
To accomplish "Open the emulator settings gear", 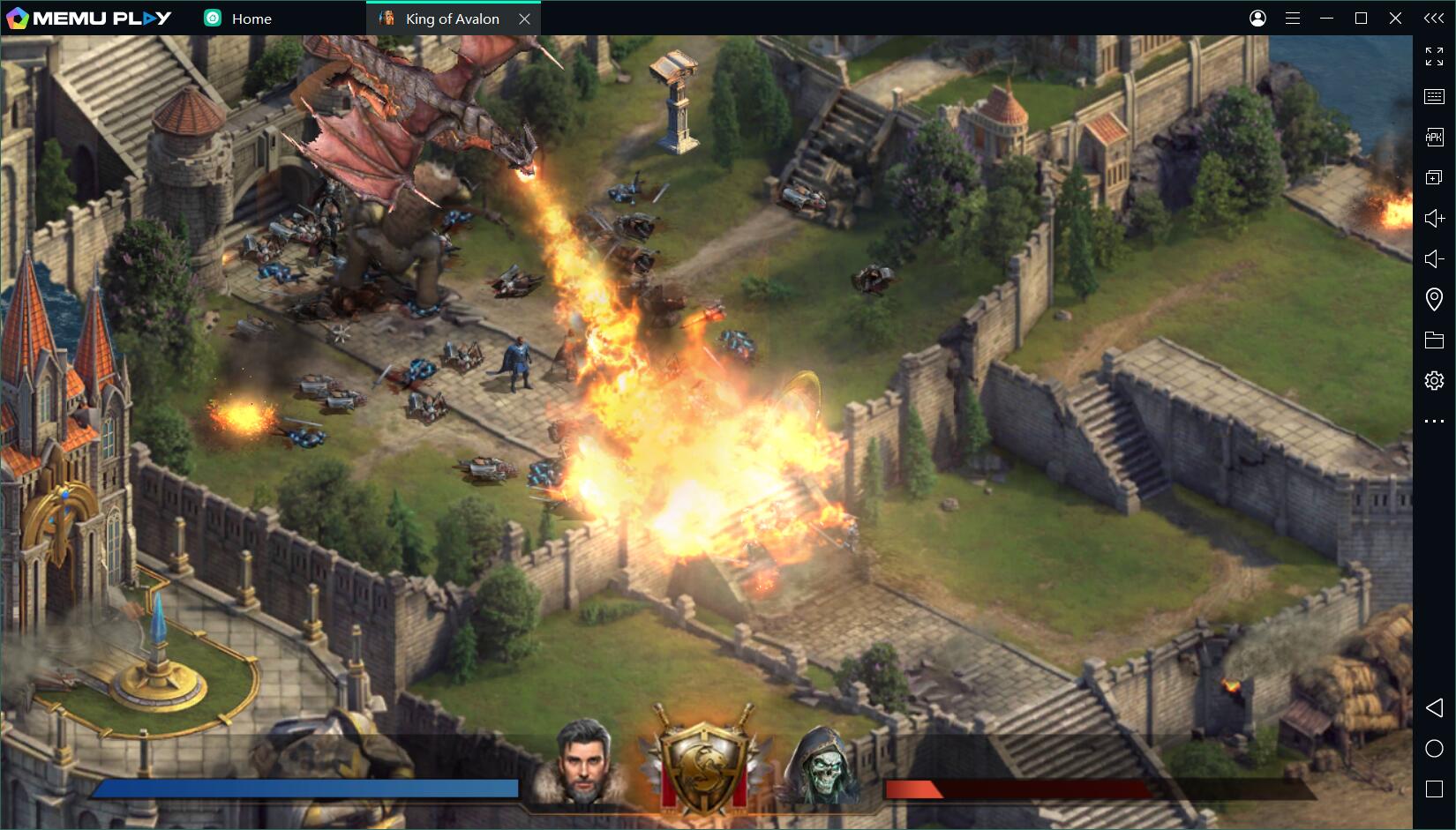I will pos(1434,380).
